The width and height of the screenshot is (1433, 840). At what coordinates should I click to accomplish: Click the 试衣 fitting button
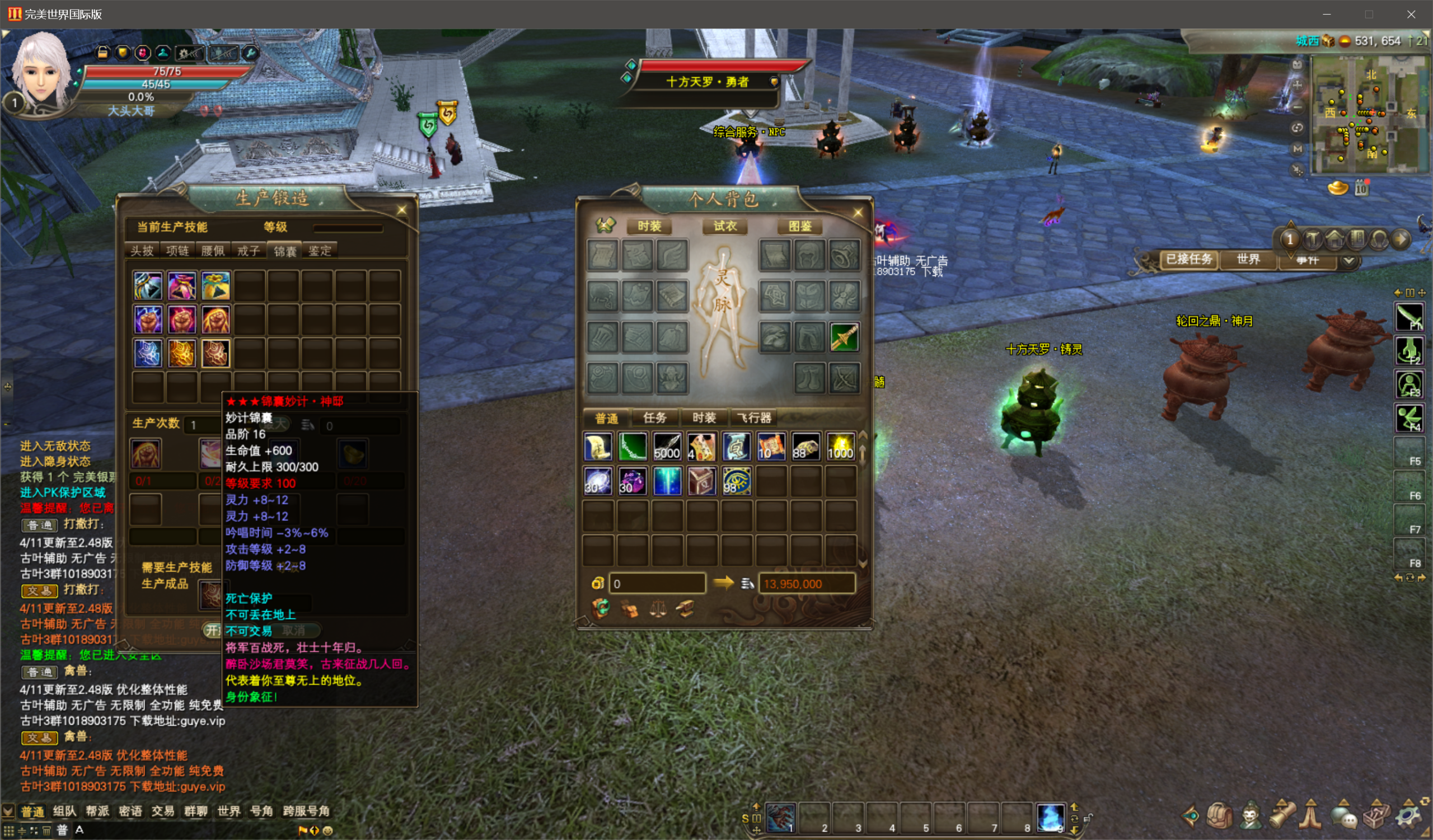pyautogui.click(x=724, y=226)
